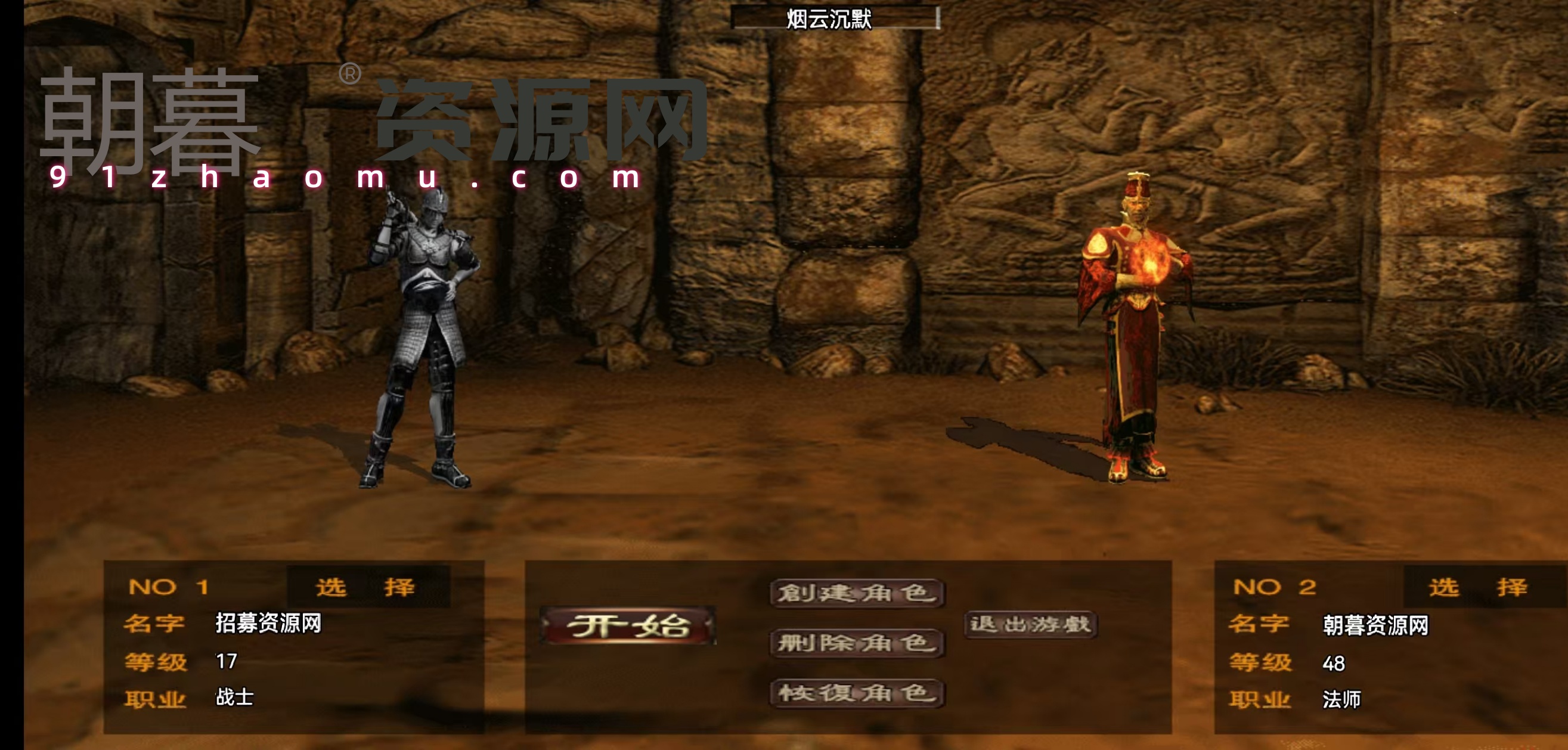Create a new character (創建角色)
1568x750 pixels.
coord(857,593)
